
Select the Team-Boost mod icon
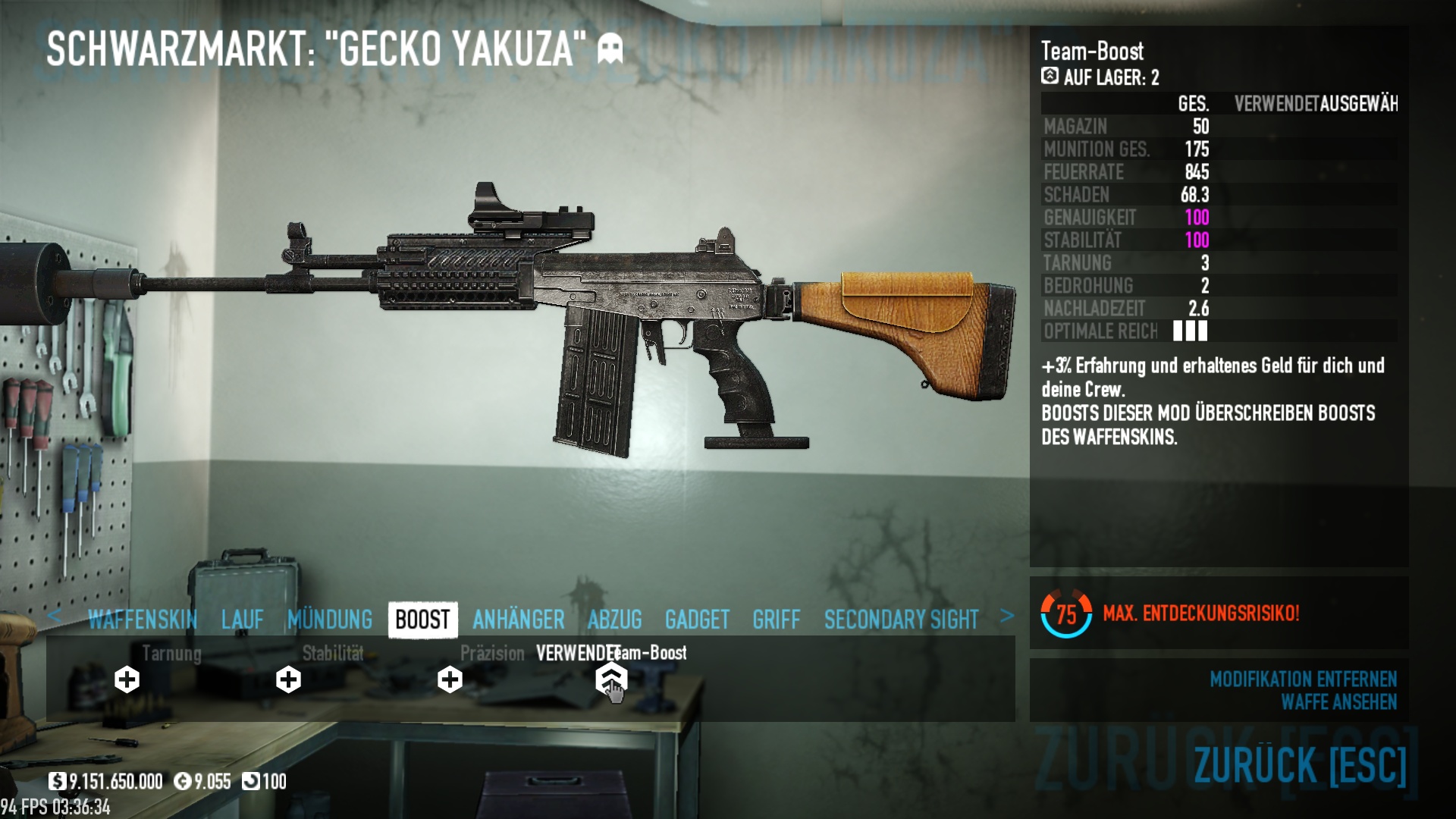coord(611,678)
